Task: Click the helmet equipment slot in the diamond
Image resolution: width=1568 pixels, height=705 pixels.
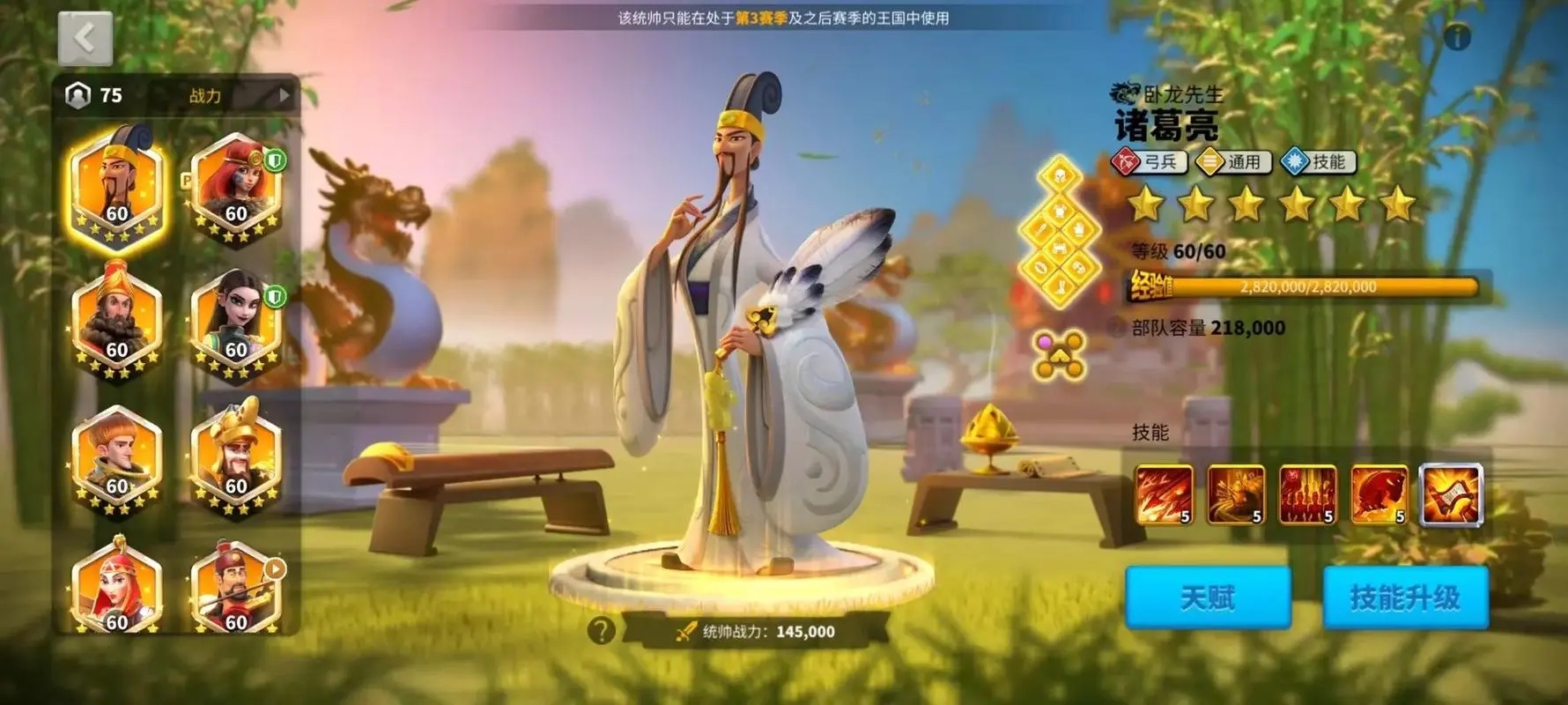Action: tap(1060, 176)
